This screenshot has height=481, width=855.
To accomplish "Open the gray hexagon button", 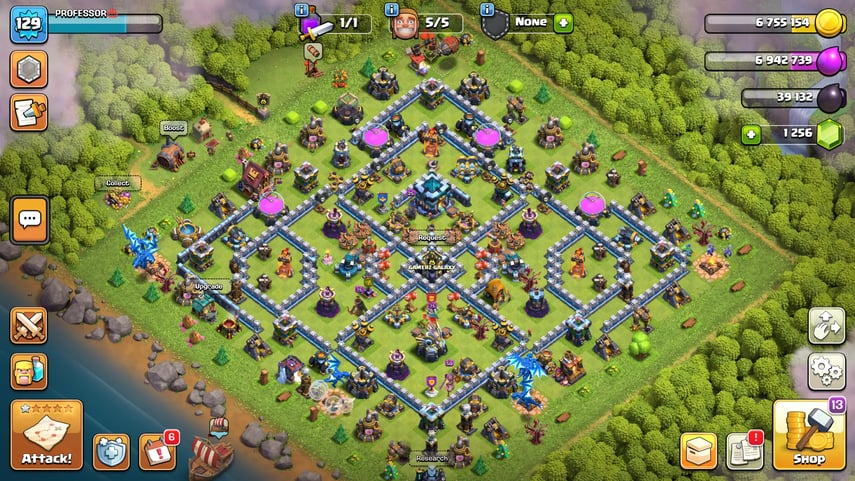I will tap(29, 70).
